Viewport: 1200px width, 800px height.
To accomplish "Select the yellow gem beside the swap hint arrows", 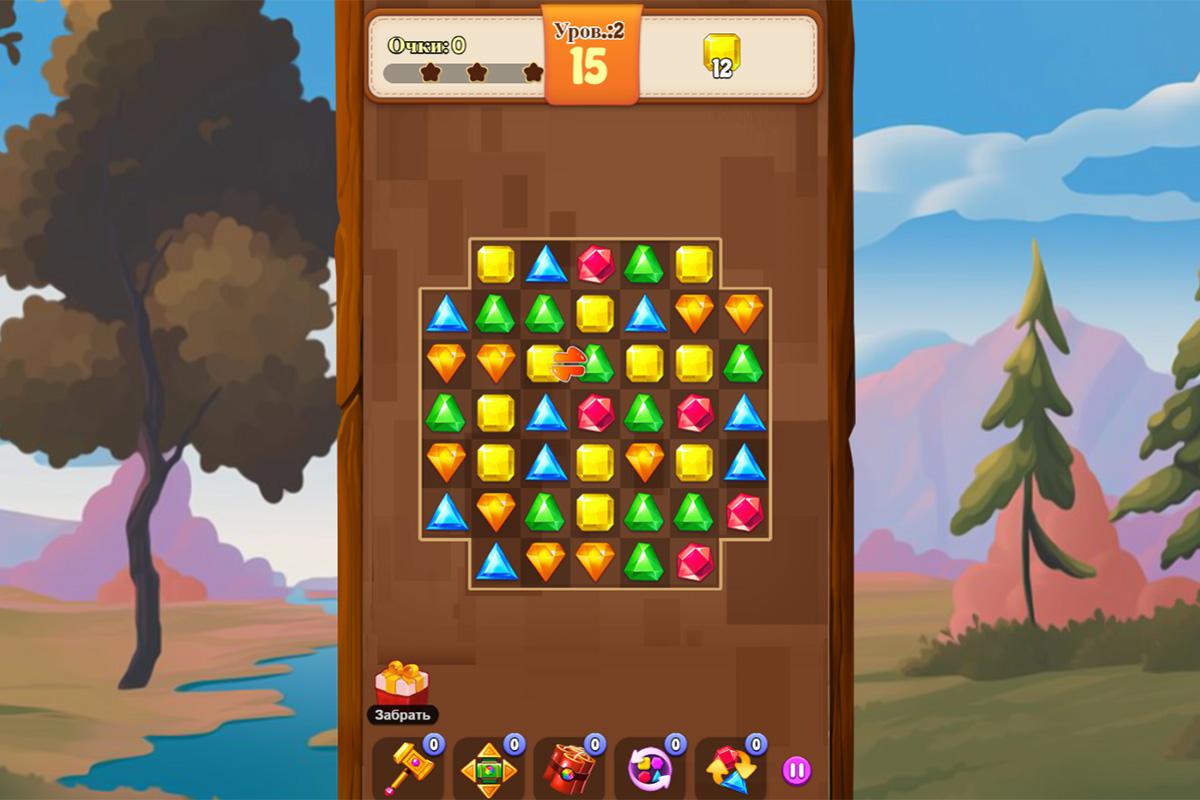I will [542, 363].
